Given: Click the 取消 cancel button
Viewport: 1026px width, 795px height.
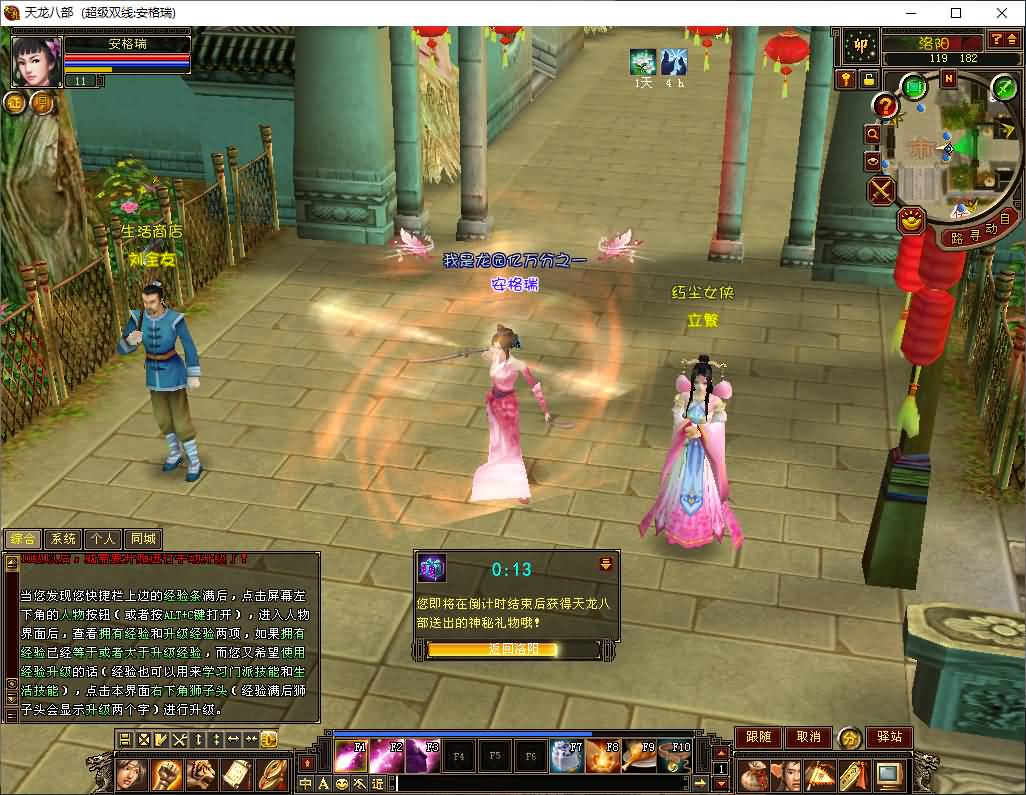Looking at the screenshot, I should (x=808, y=737).
